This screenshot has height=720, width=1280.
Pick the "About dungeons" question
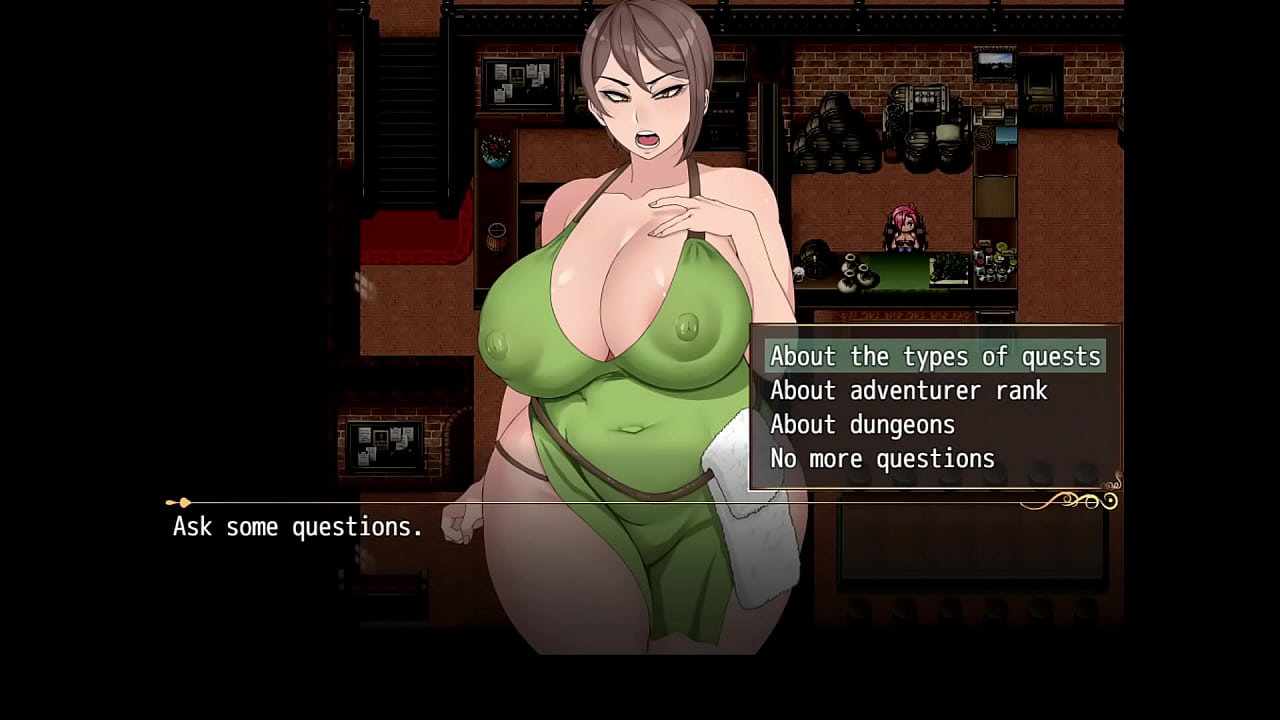(862, 424)
